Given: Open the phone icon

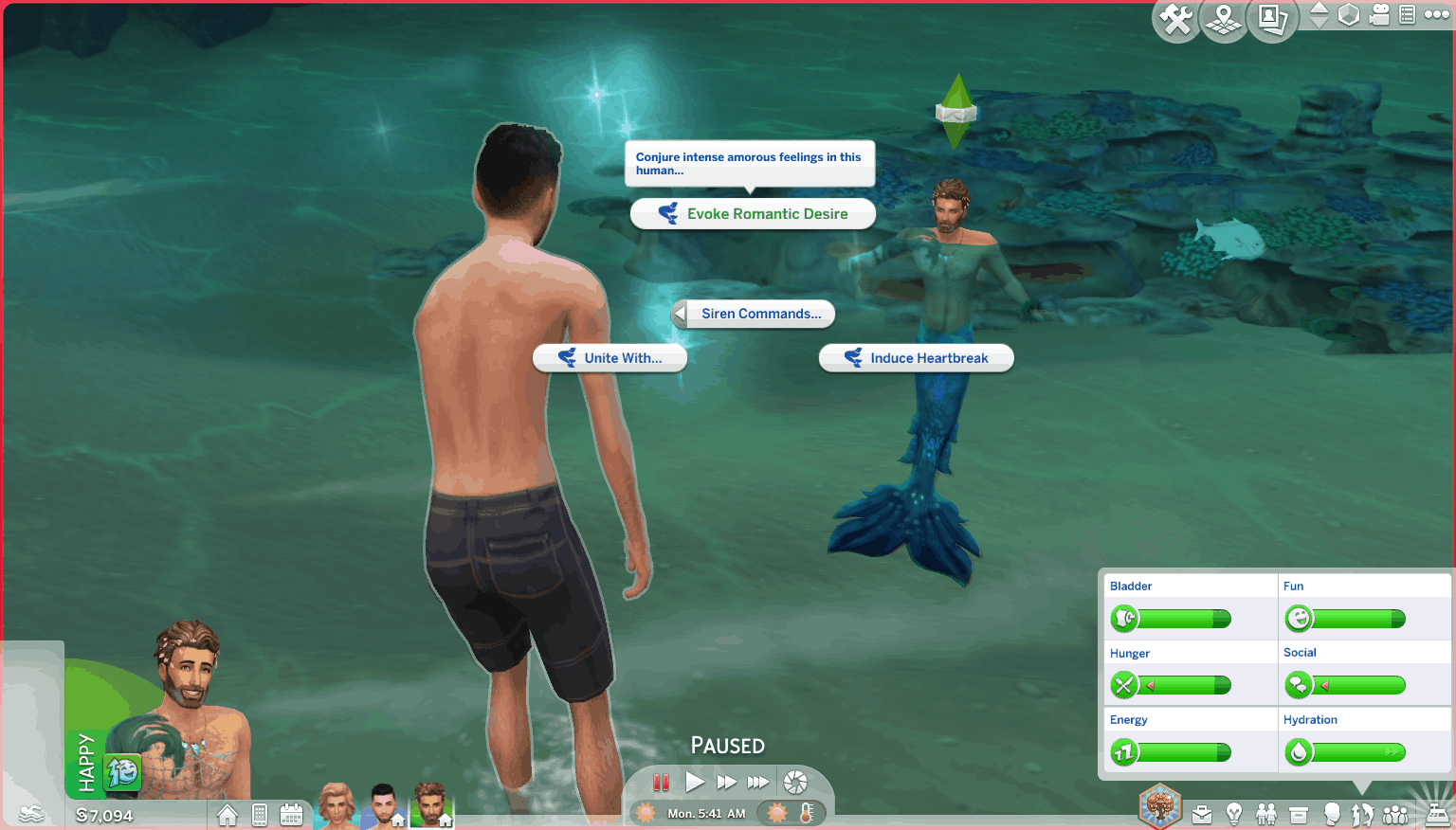Looking at the screenshot, I should [260, 815].
